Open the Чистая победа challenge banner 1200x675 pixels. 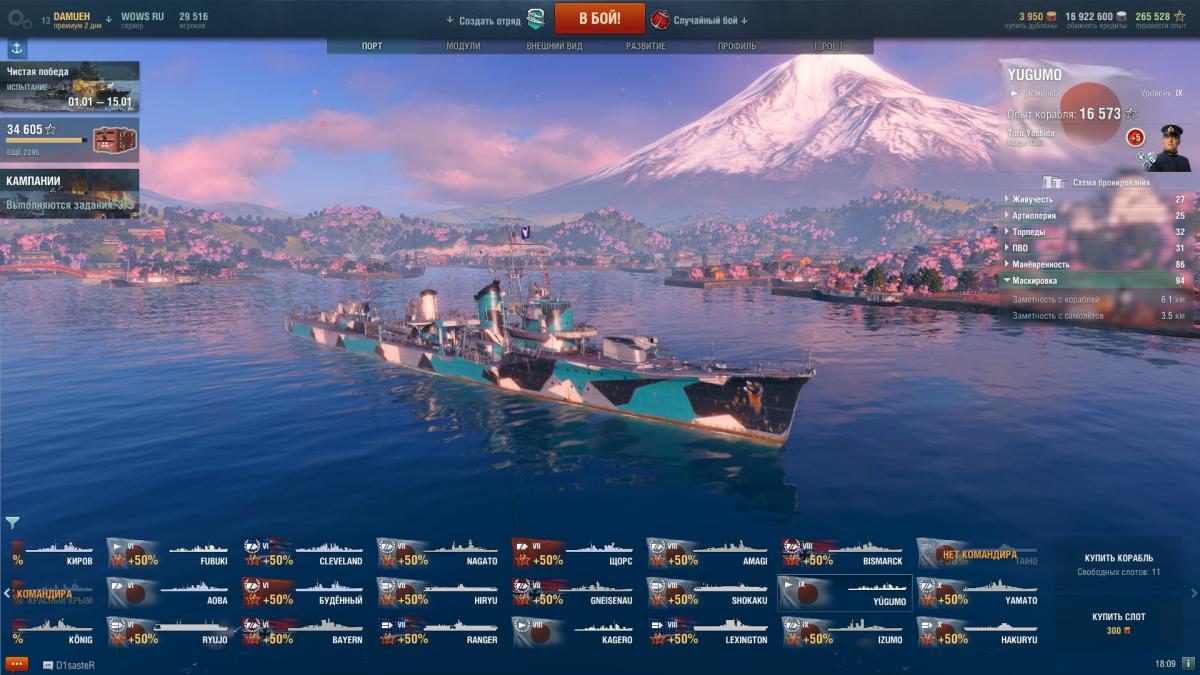tap(70, 87)
